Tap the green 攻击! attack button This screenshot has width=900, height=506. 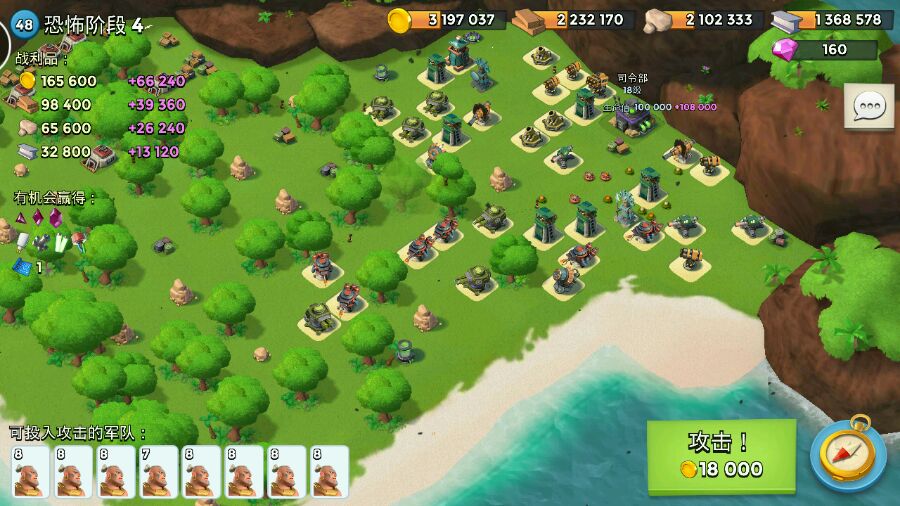[x=721, y=455]
